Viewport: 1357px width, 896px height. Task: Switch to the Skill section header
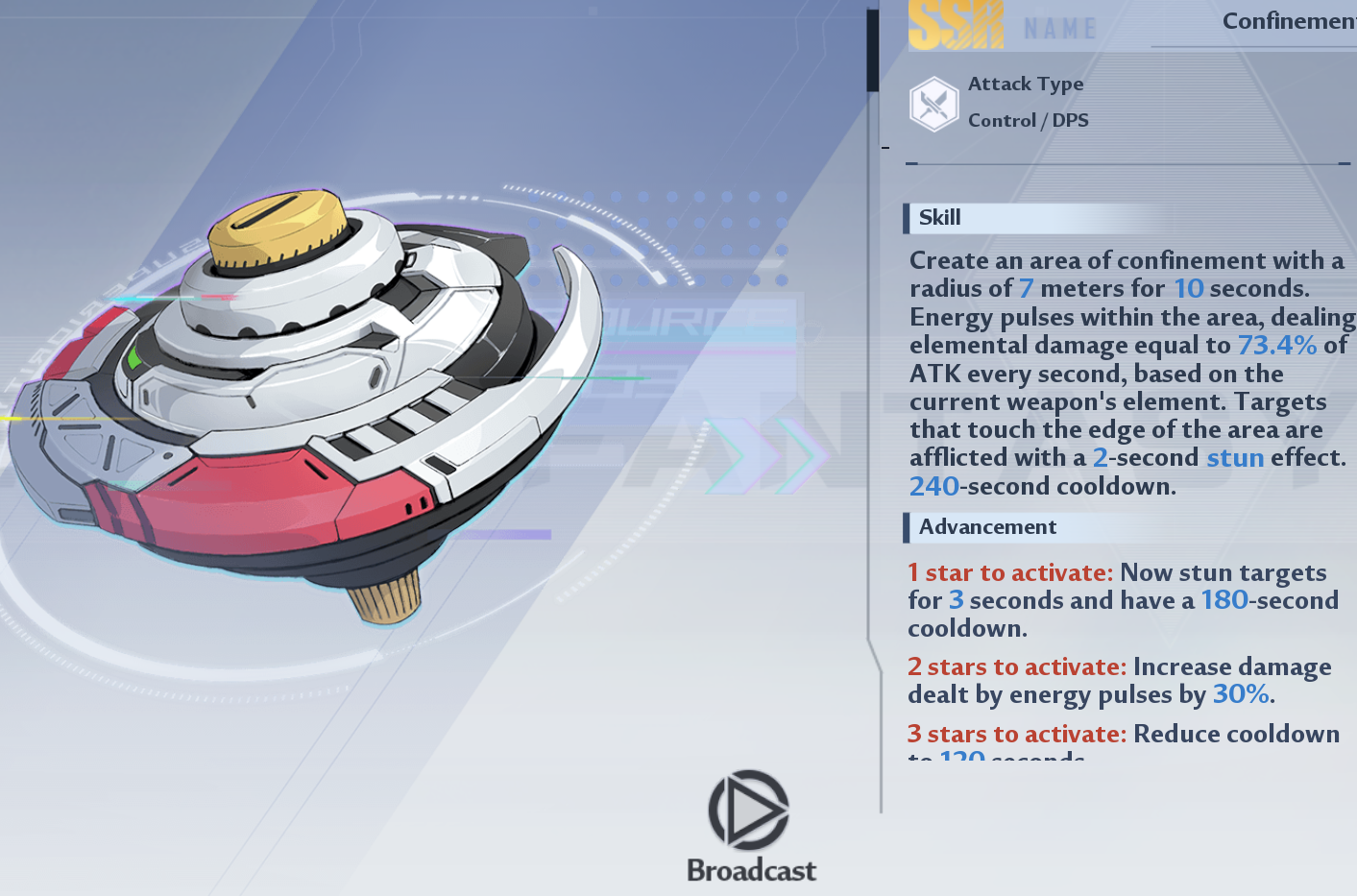[x=939, y=218]
